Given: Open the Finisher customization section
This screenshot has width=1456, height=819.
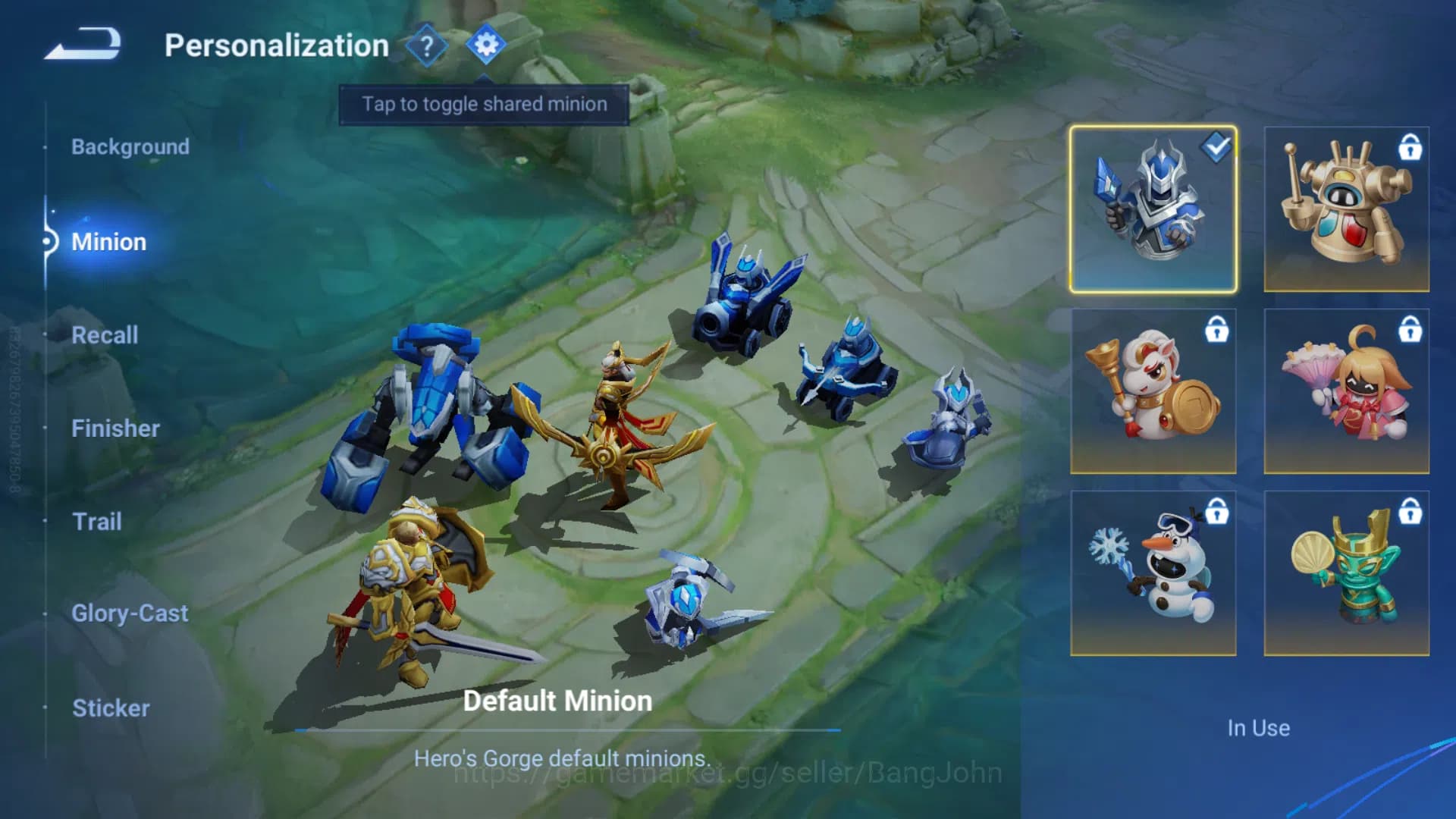Looking at the screenshot, I should pyautogui.click(x=116, y=428).
